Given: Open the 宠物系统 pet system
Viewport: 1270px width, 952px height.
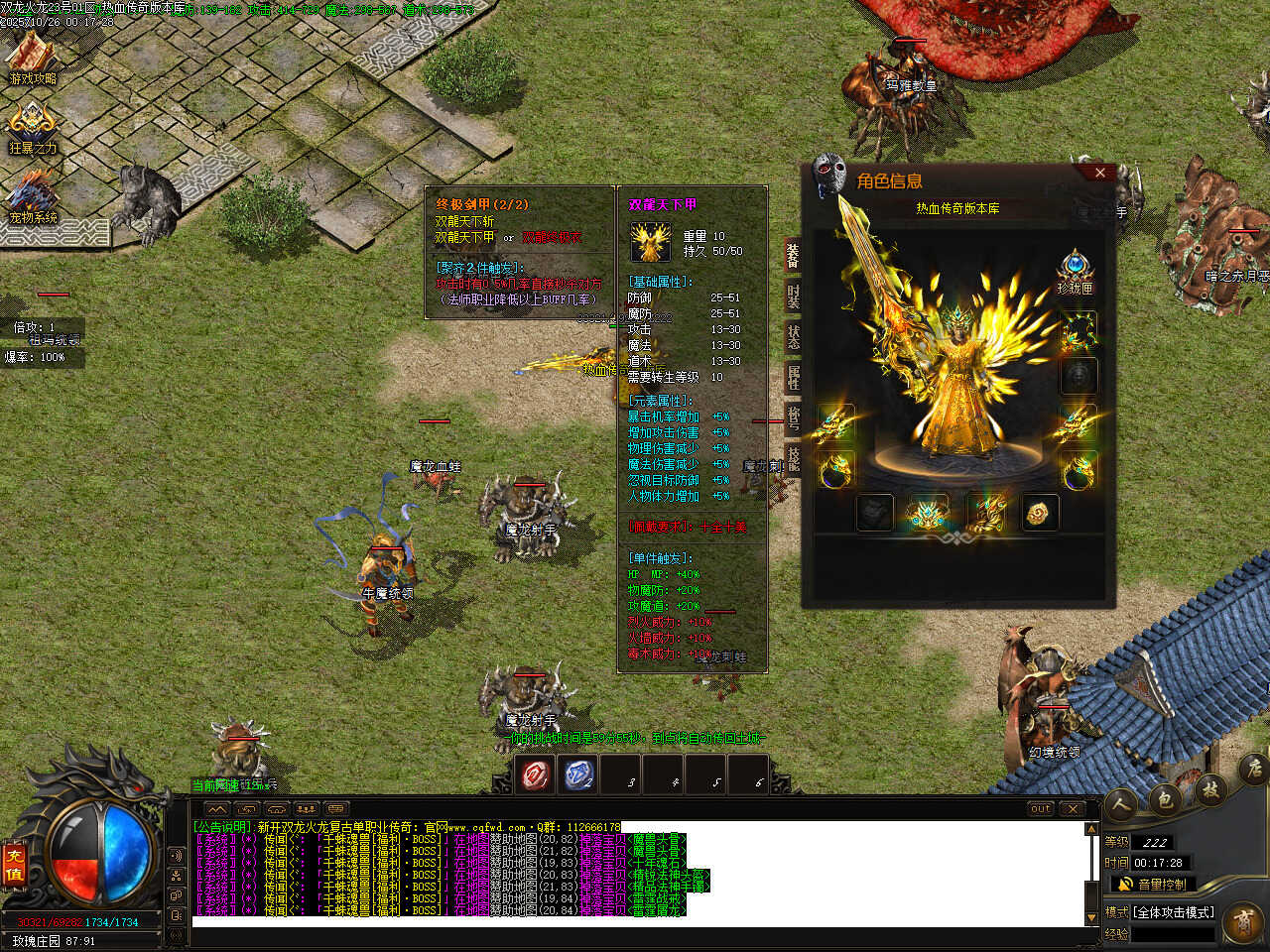Looking at the screenshot, I should [x=33, y=197].
